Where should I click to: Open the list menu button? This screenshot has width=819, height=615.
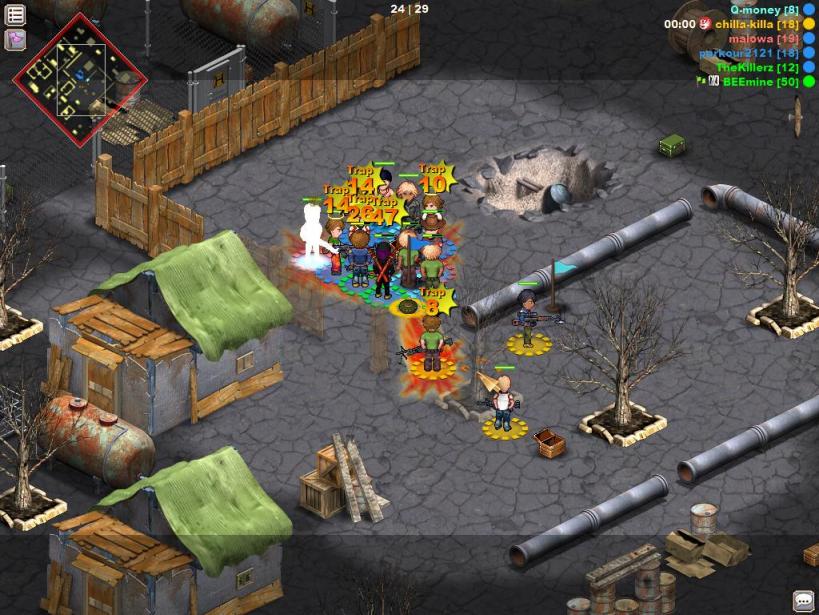tap(16, 15)
